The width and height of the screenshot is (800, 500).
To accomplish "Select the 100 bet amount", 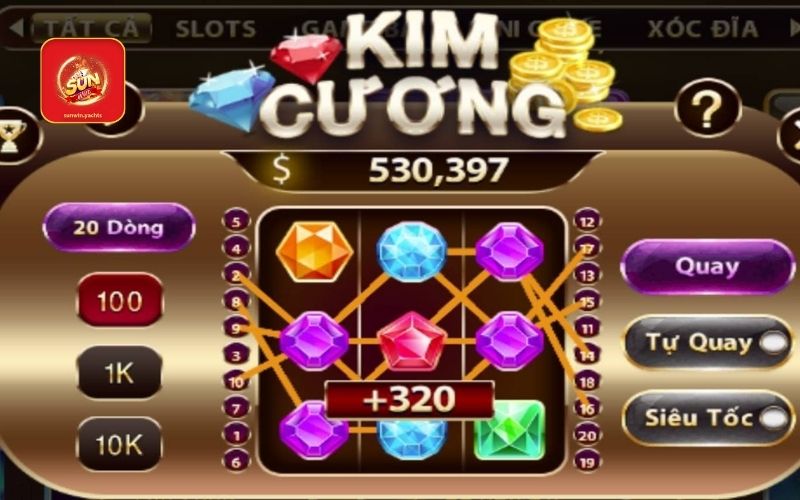I will click(x=119, y=300).
